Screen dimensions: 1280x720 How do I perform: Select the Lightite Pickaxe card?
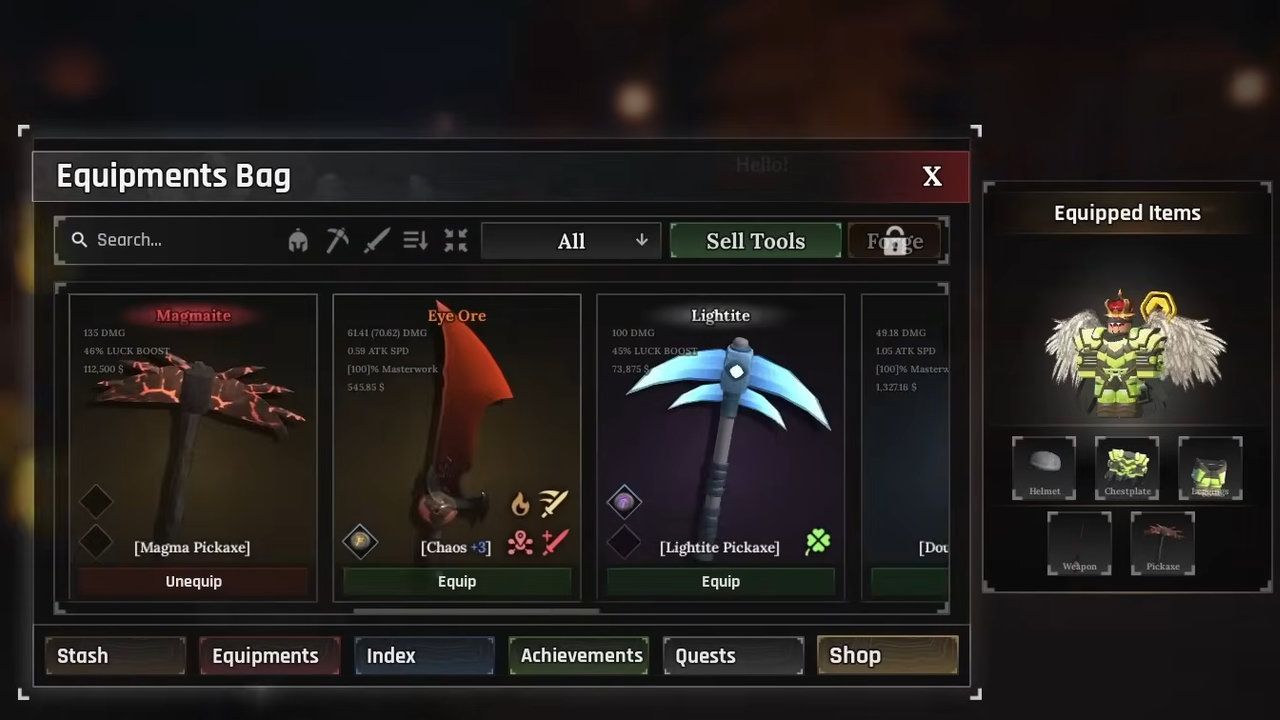coord(720,430)
